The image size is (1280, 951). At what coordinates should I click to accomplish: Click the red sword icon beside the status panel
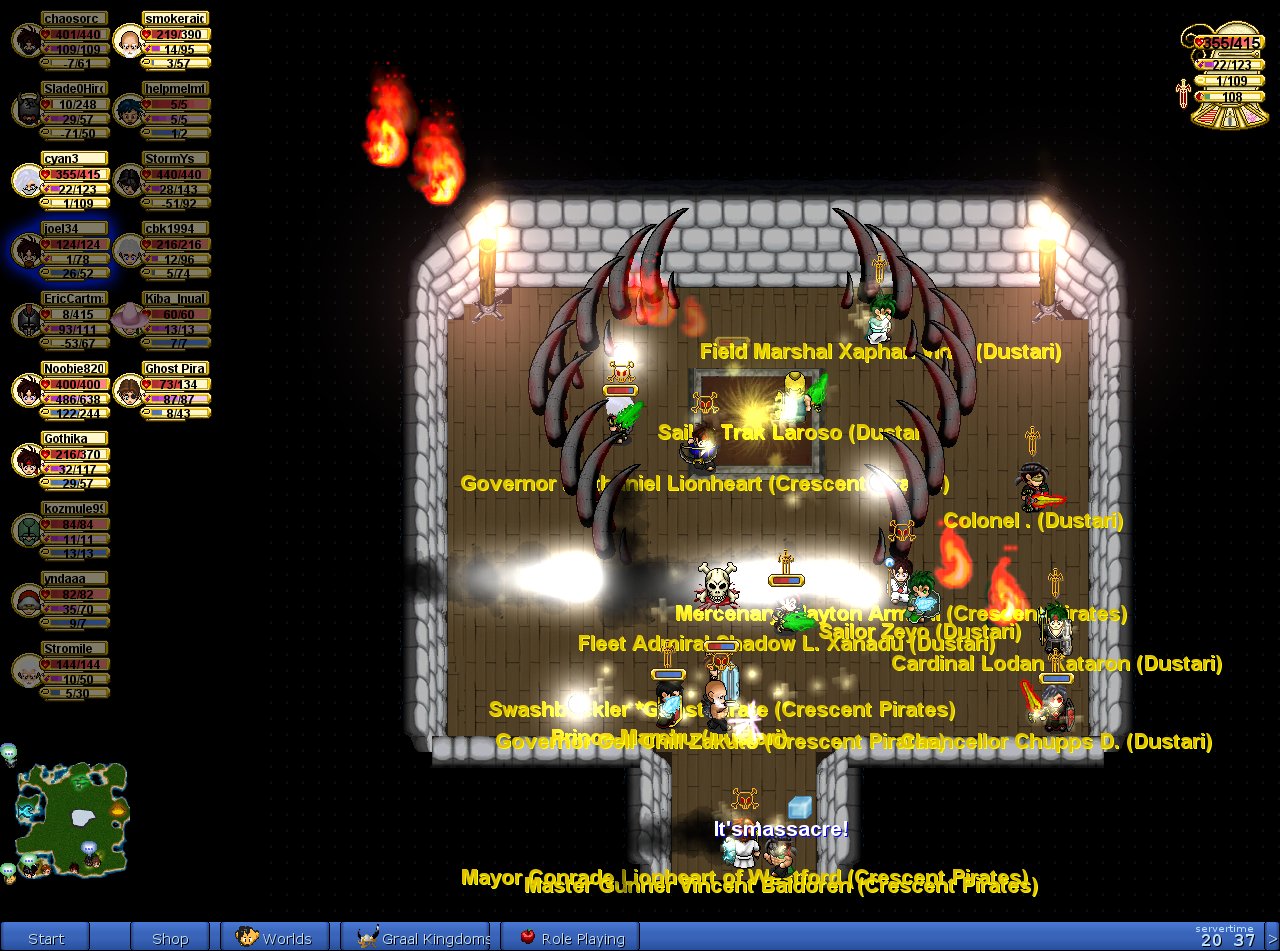(x=1184, y=94)
